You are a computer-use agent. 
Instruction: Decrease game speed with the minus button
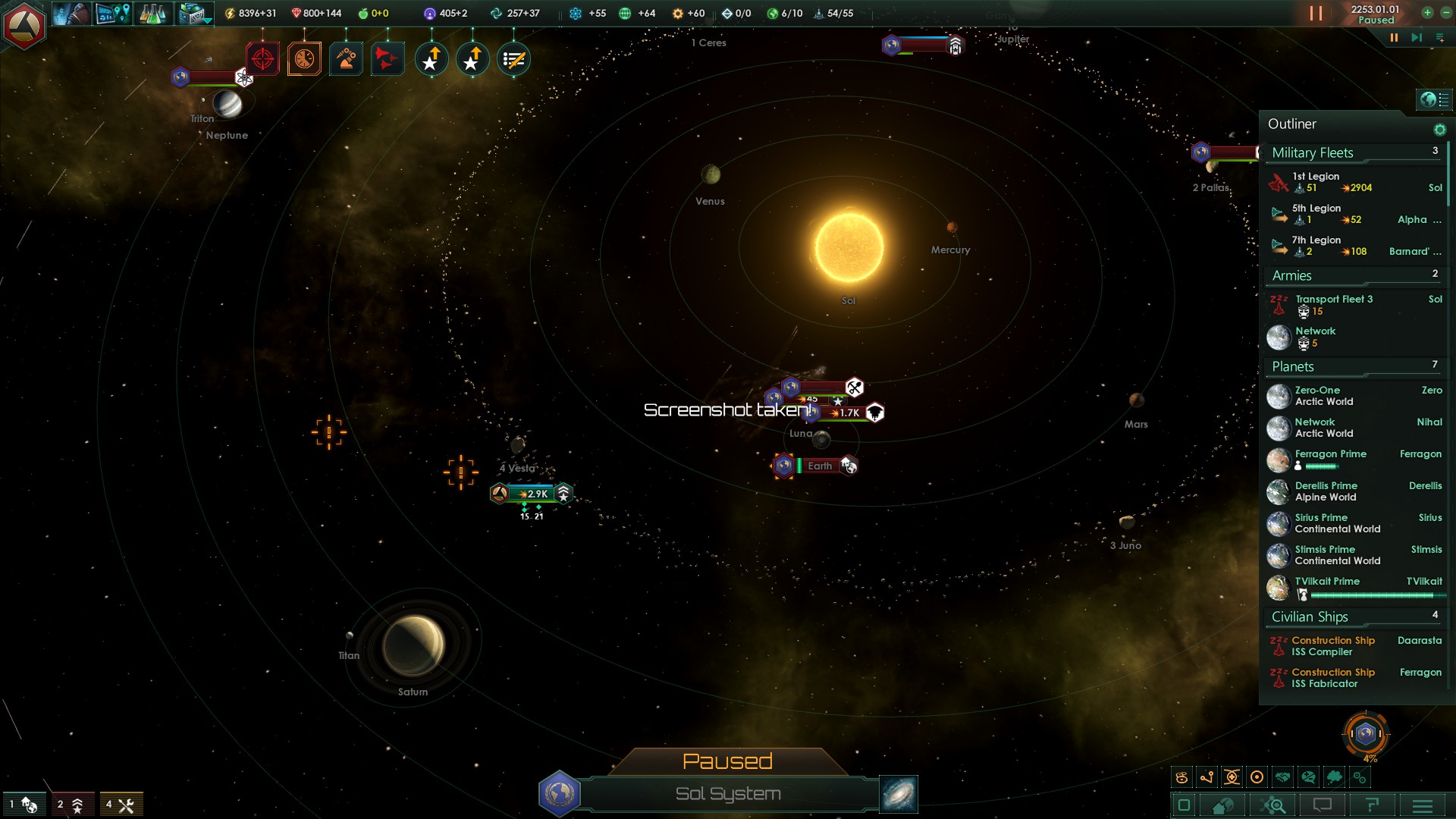[x=1447, y=12]
